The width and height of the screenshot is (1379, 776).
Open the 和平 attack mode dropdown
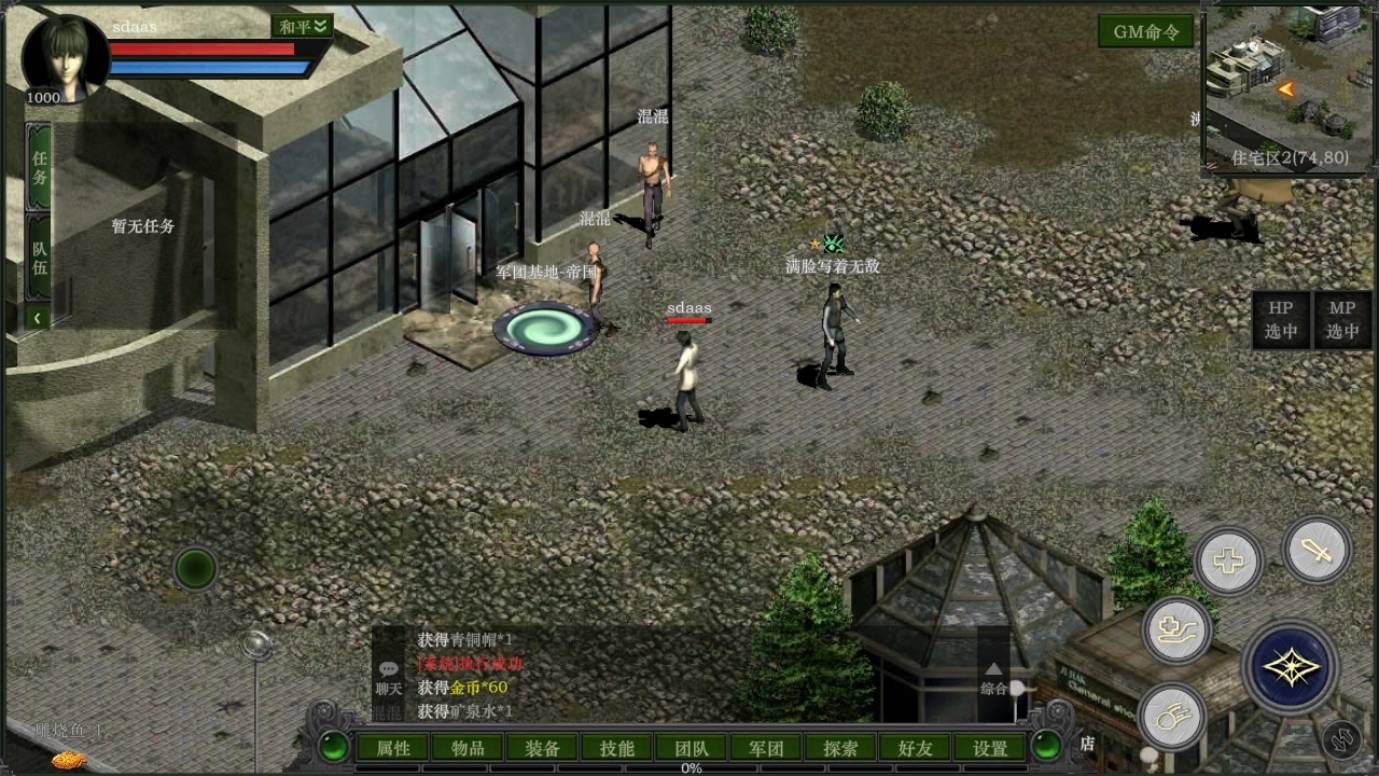302,27
